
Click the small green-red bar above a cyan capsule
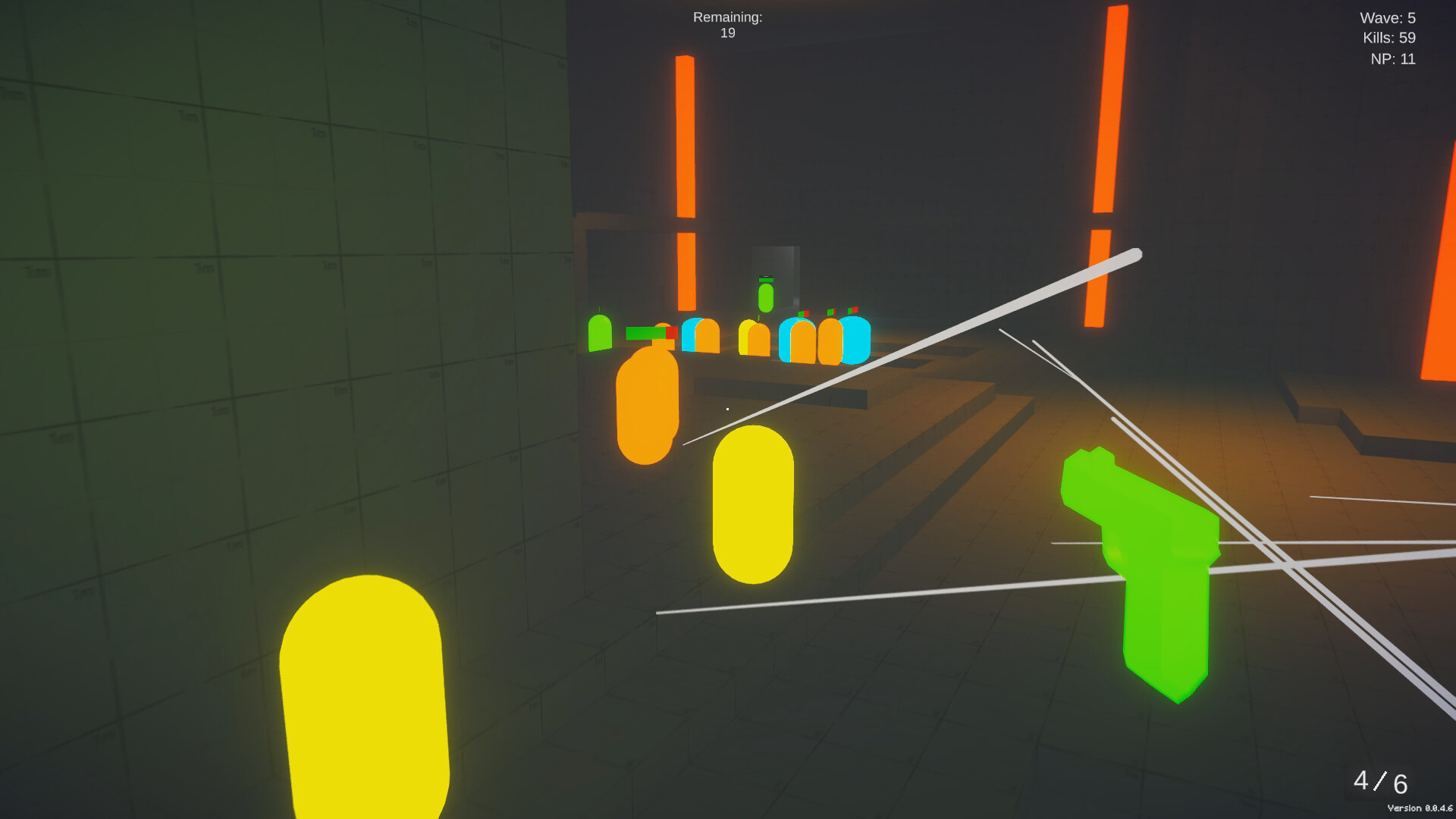coord(804,313)
